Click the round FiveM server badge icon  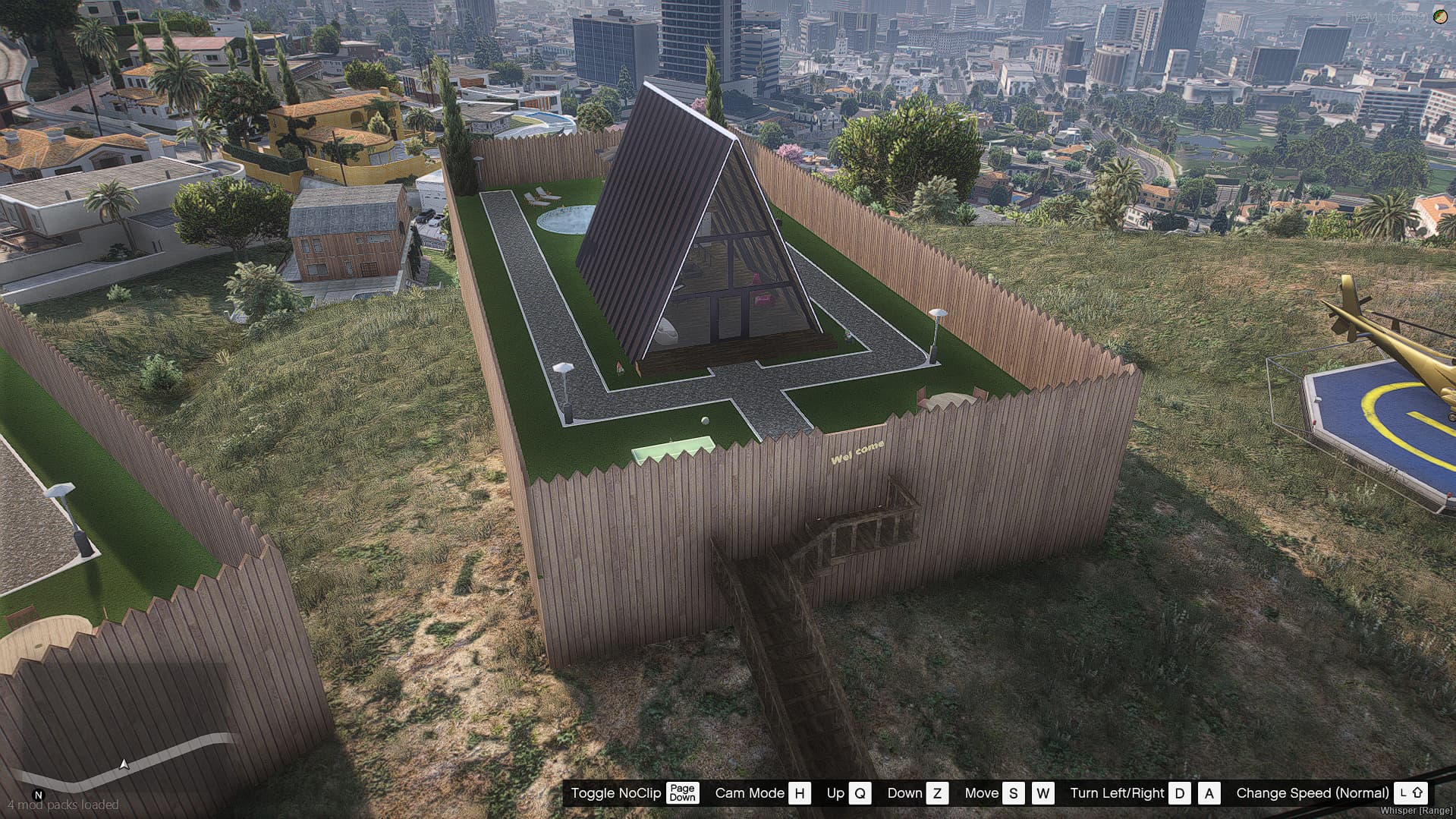coord(1439,16)
